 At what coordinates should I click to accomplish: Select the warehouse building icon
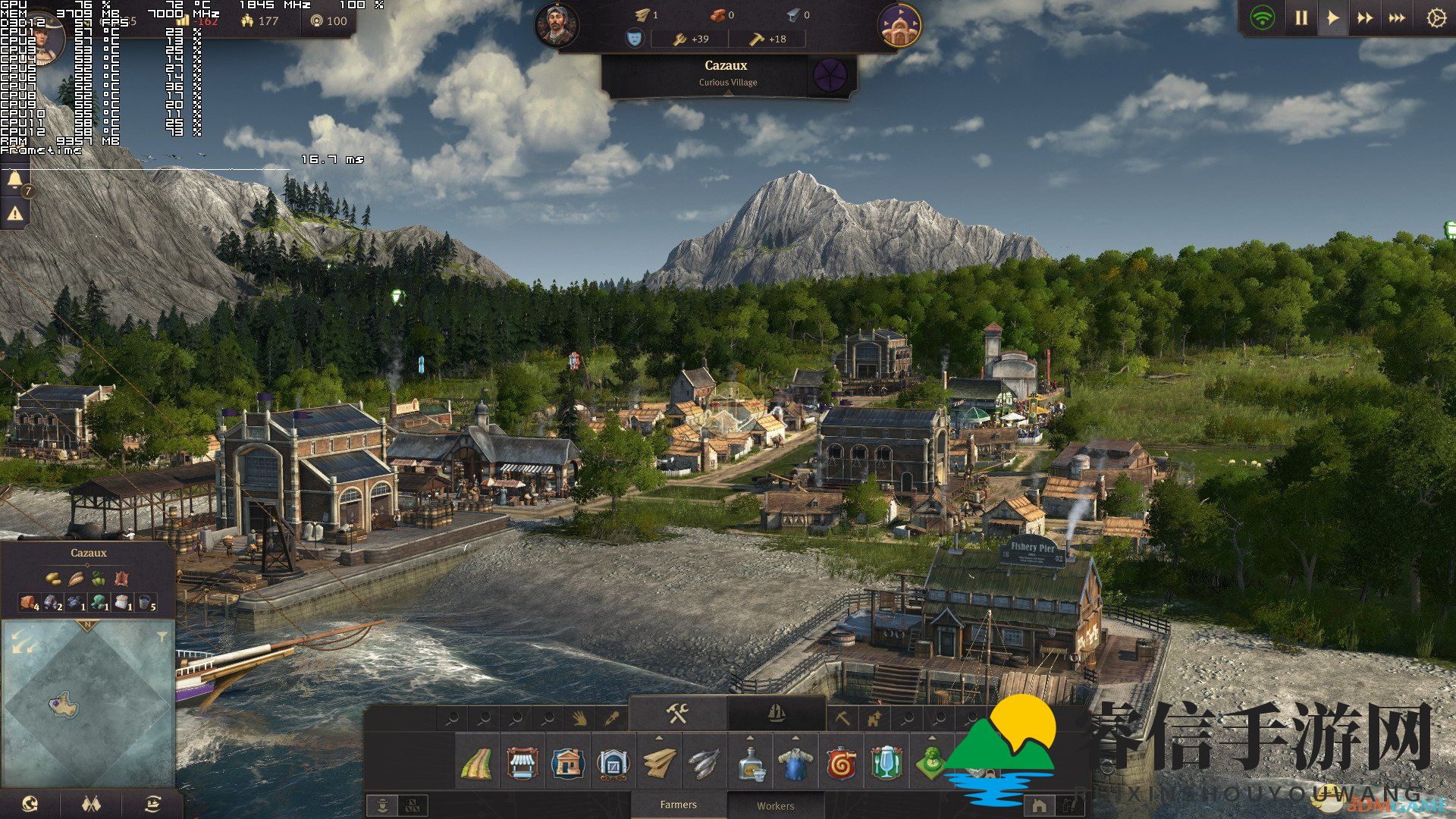point(613,764)
